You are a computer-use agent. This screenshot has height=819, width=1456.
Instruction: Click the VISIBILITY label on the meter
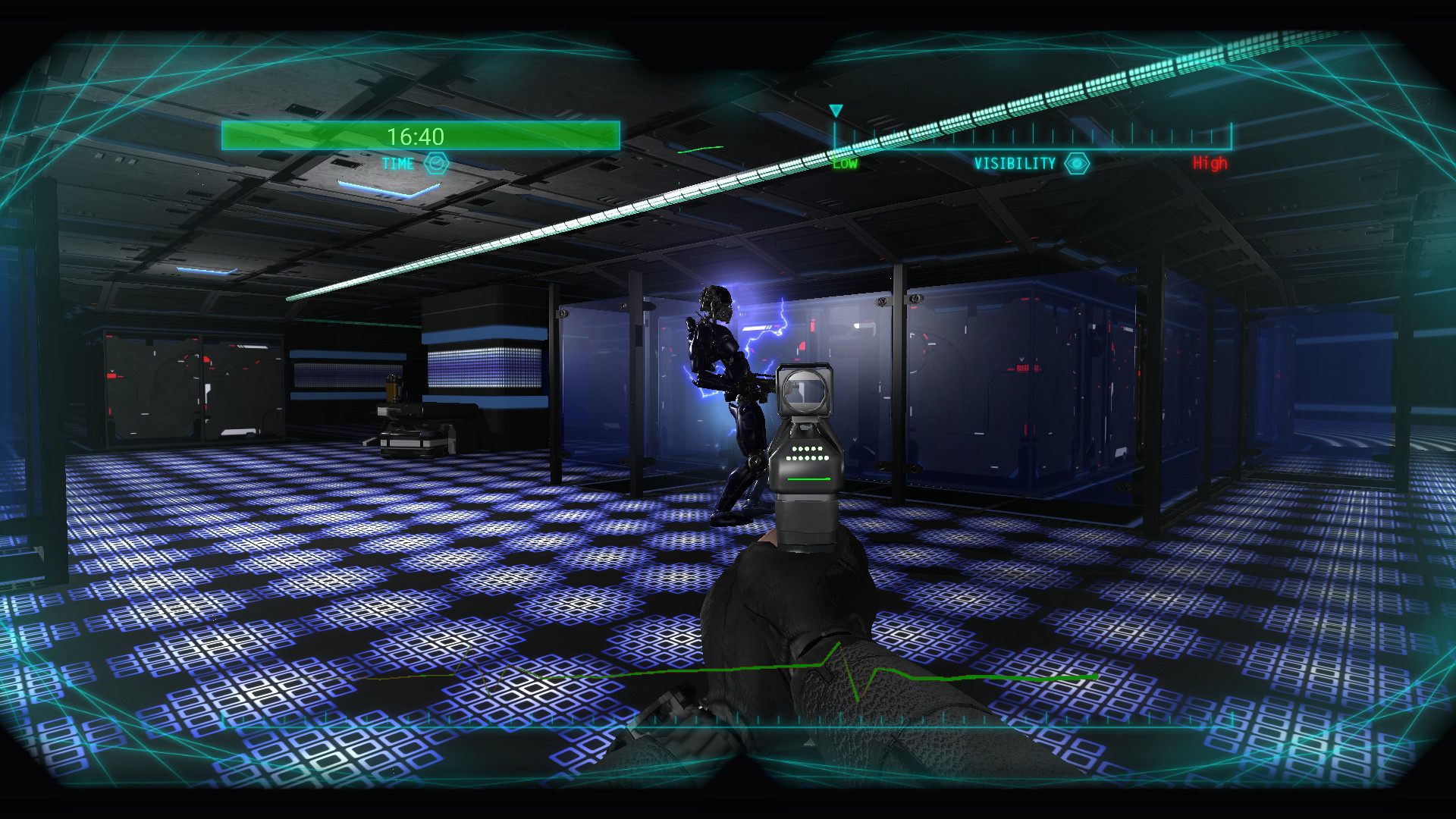(x=1015, y=162)
